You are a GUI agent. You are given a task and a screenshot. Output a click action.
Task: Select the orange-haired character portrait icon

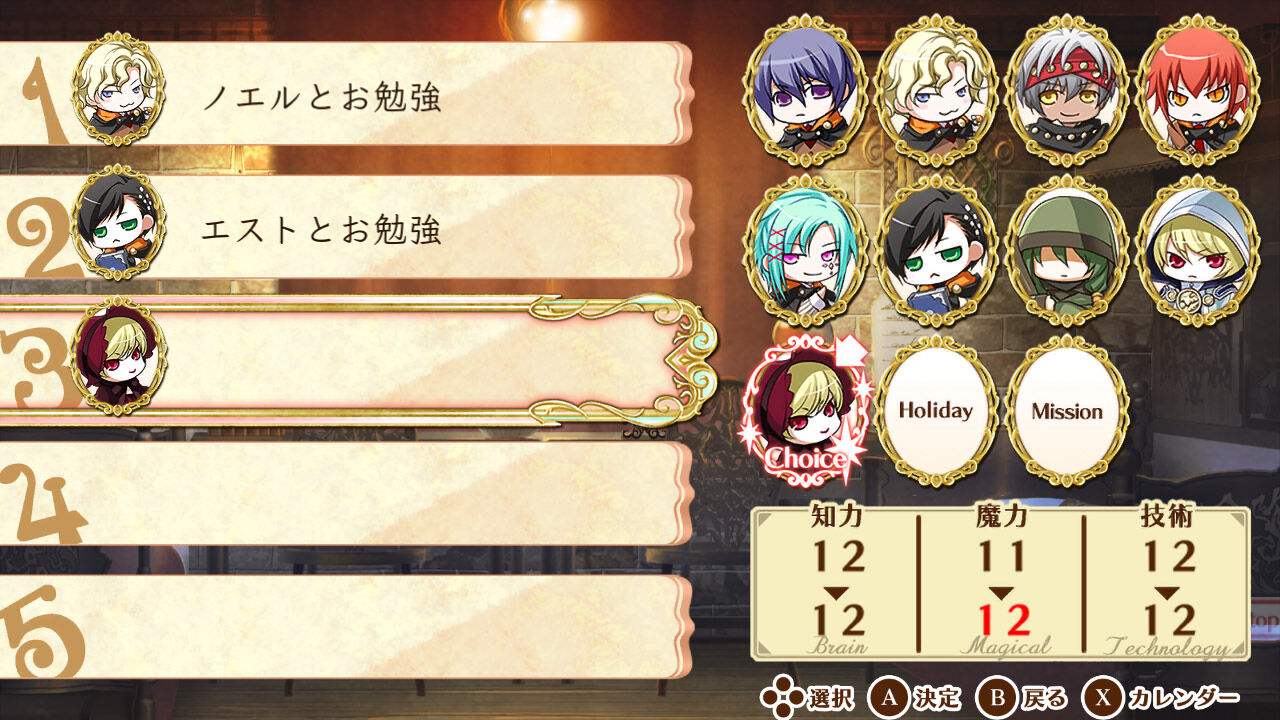(1195, 95)
